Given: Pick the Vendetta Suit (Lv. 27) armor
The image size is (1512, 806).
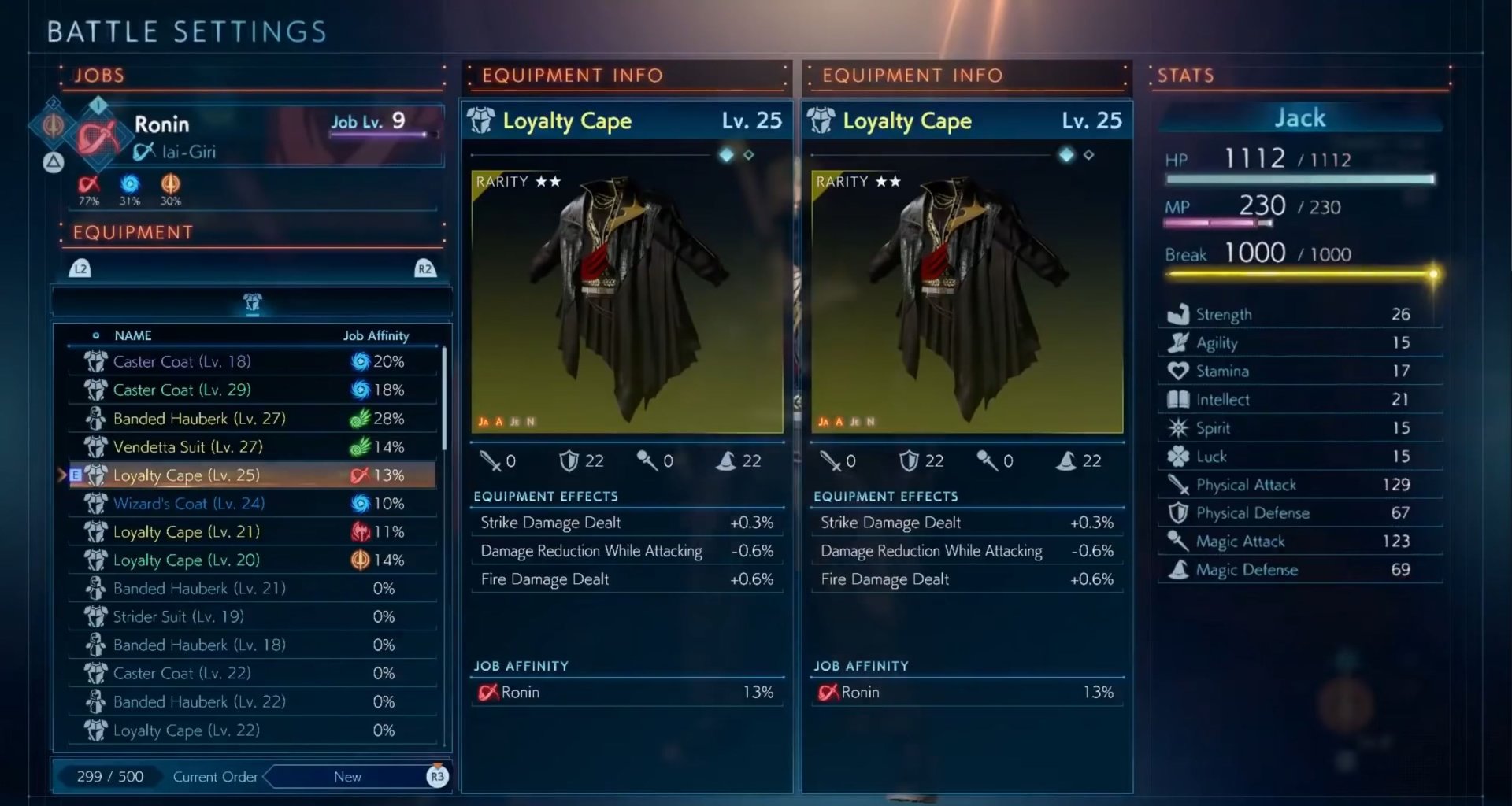Looking at the screenshot, I should click(x=252, y=446).
